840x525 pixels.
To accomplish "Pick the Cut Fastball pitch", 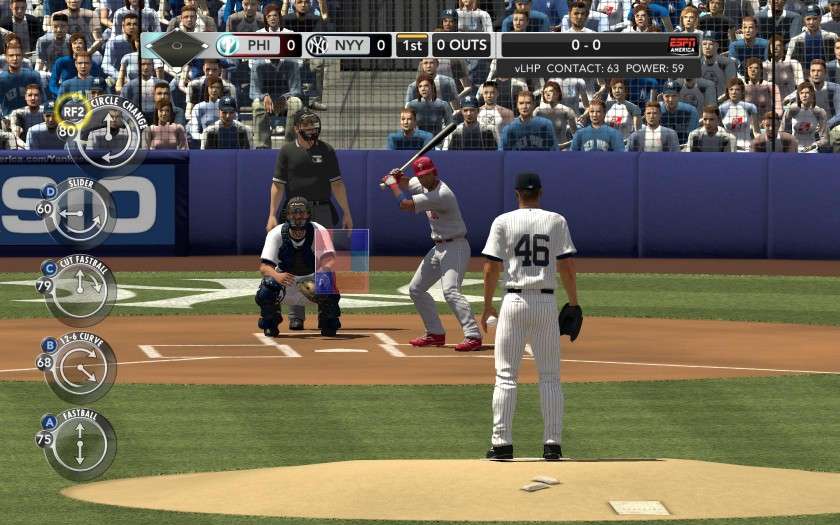I will point(81,290).
